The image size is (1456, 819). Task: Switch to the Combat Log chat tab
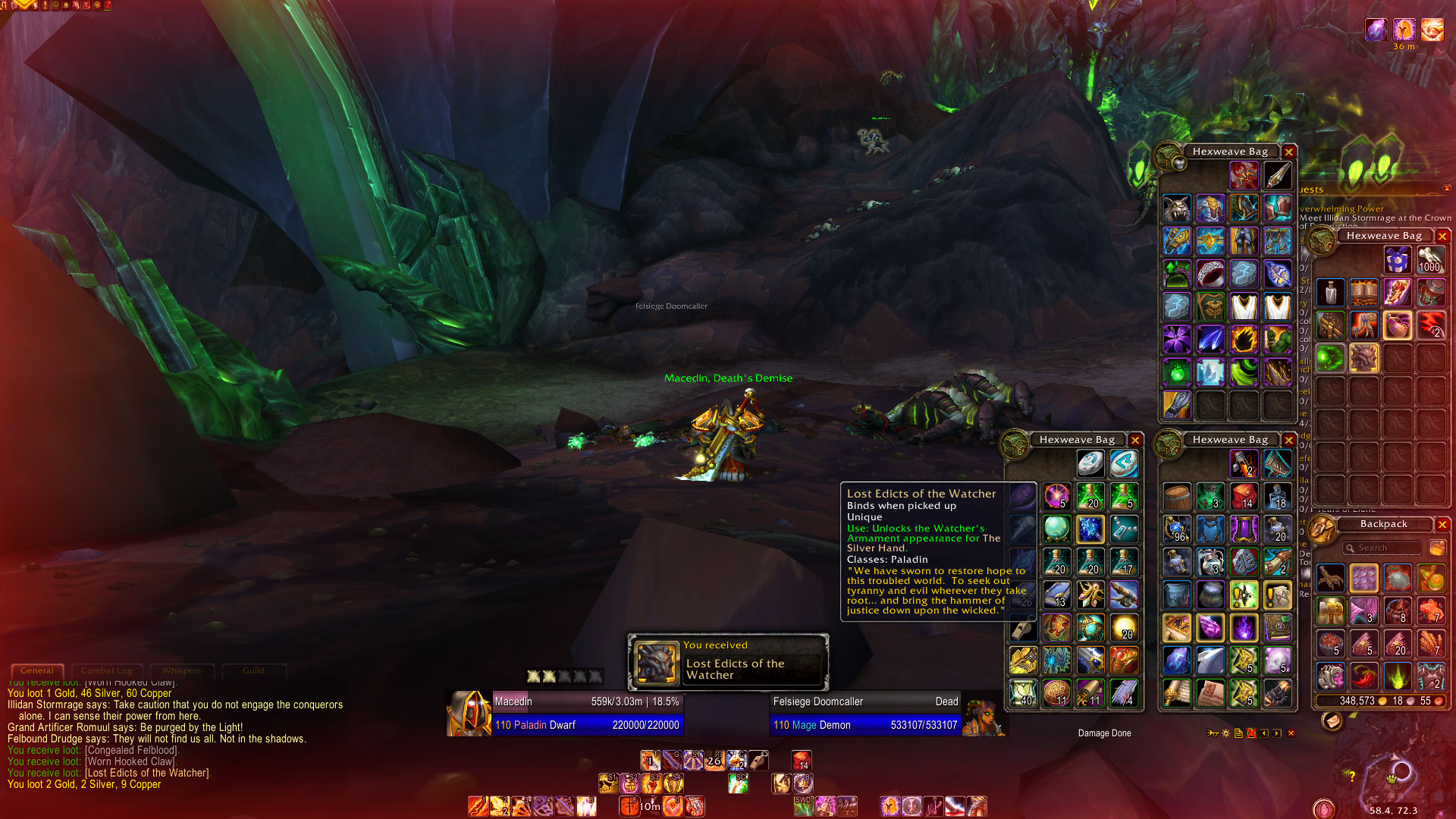click(106, 670)
